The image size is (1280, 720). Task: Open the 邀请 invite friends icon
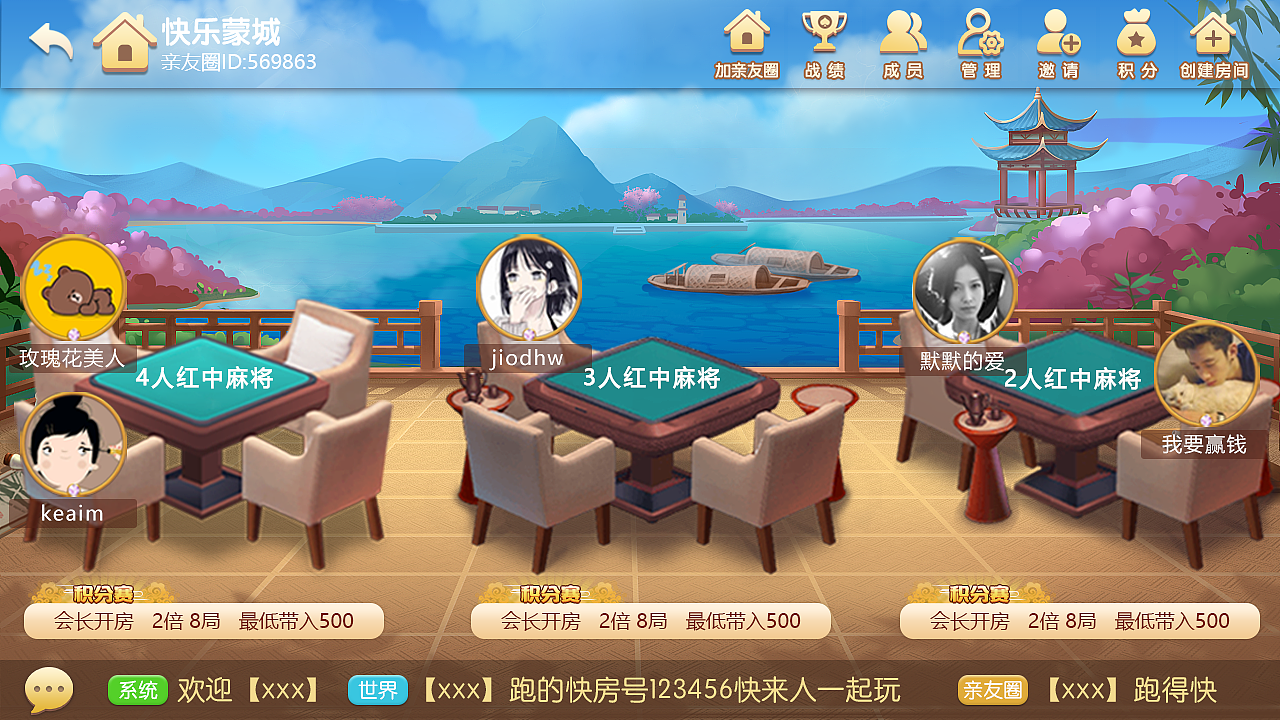tap(1058, 40)
